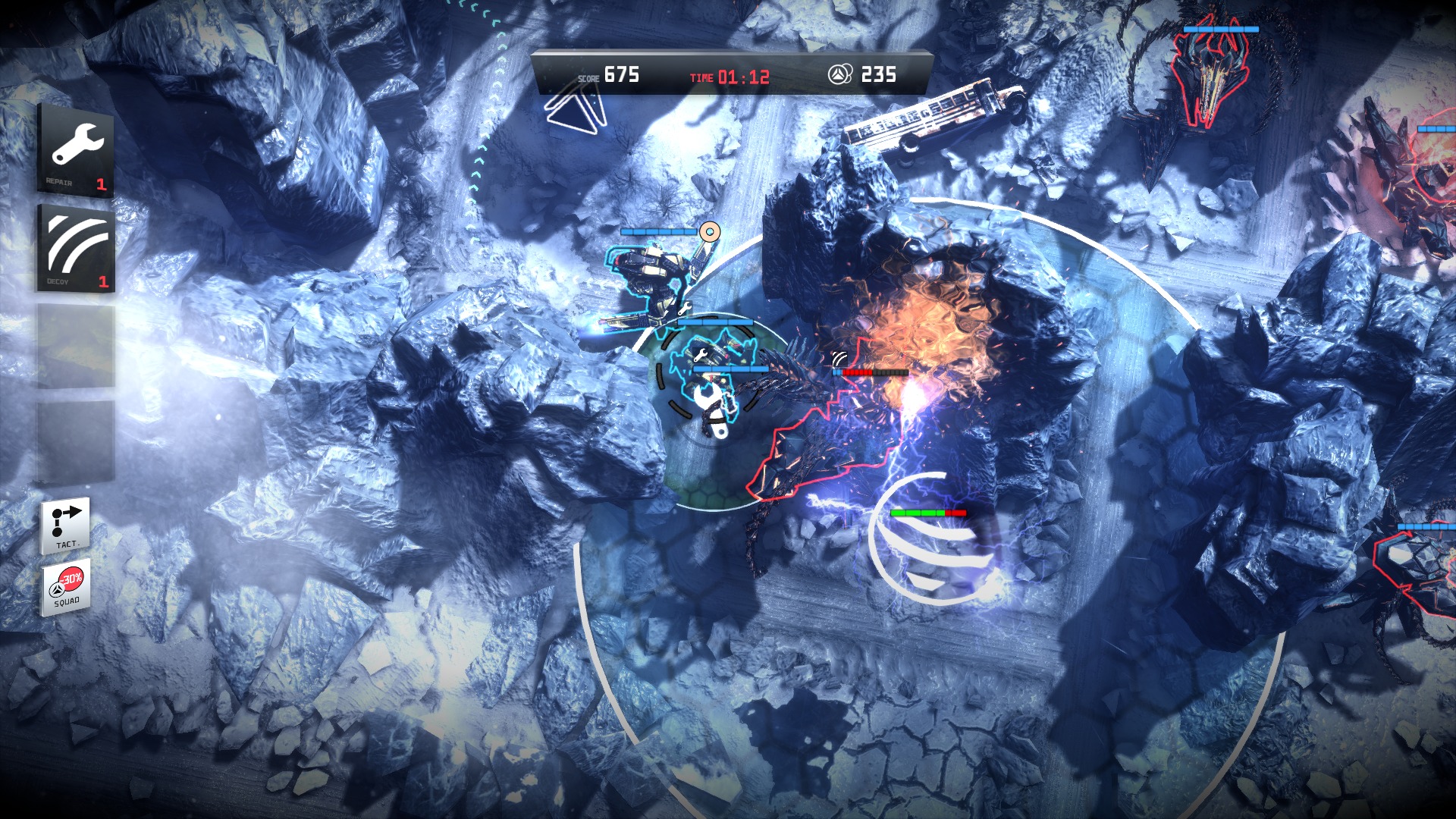Open the tactical view with Tact. button
The image size is (1456, 819).
point(66,526)
